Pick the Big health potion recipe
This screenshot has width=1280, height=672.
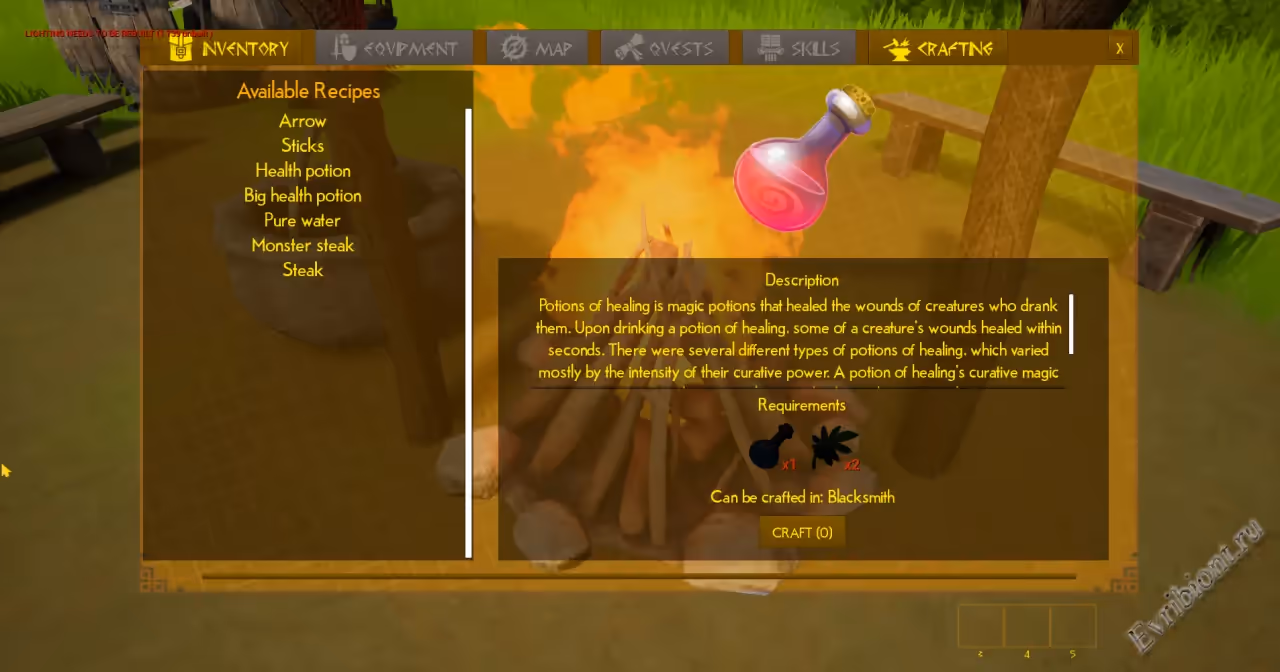click(303, 196)
